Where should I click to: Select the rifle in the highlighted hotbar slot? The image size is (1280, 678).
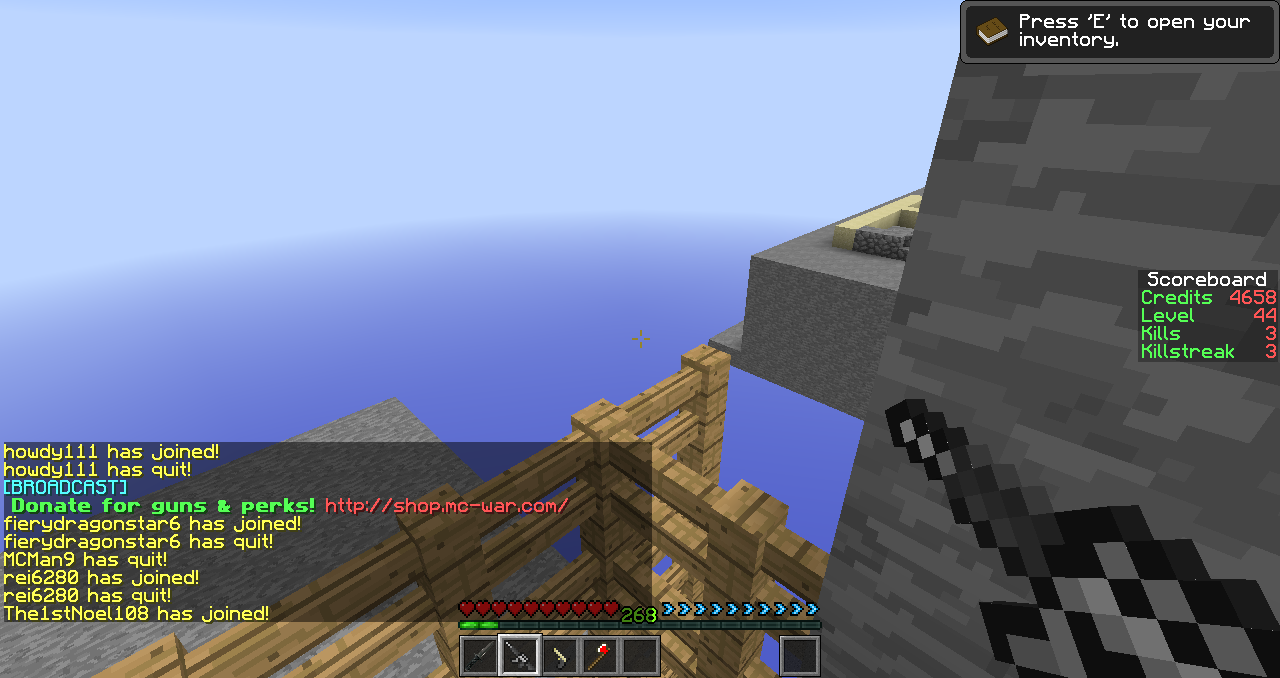tap(520, 656)
